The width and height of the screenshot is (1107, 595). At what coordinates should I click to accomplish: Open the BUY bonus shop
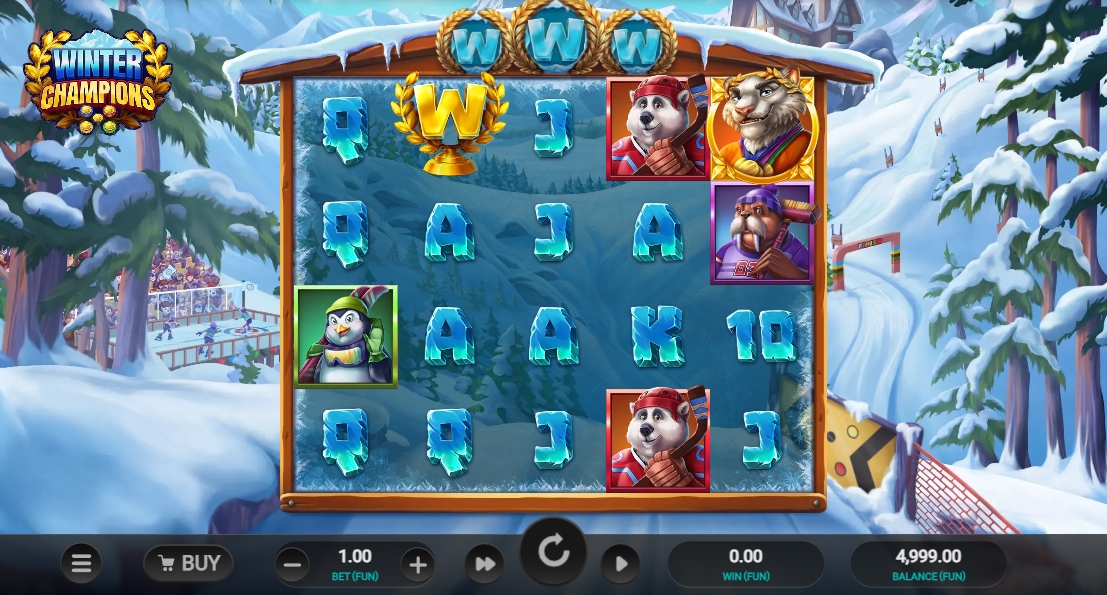coord(188,563)
